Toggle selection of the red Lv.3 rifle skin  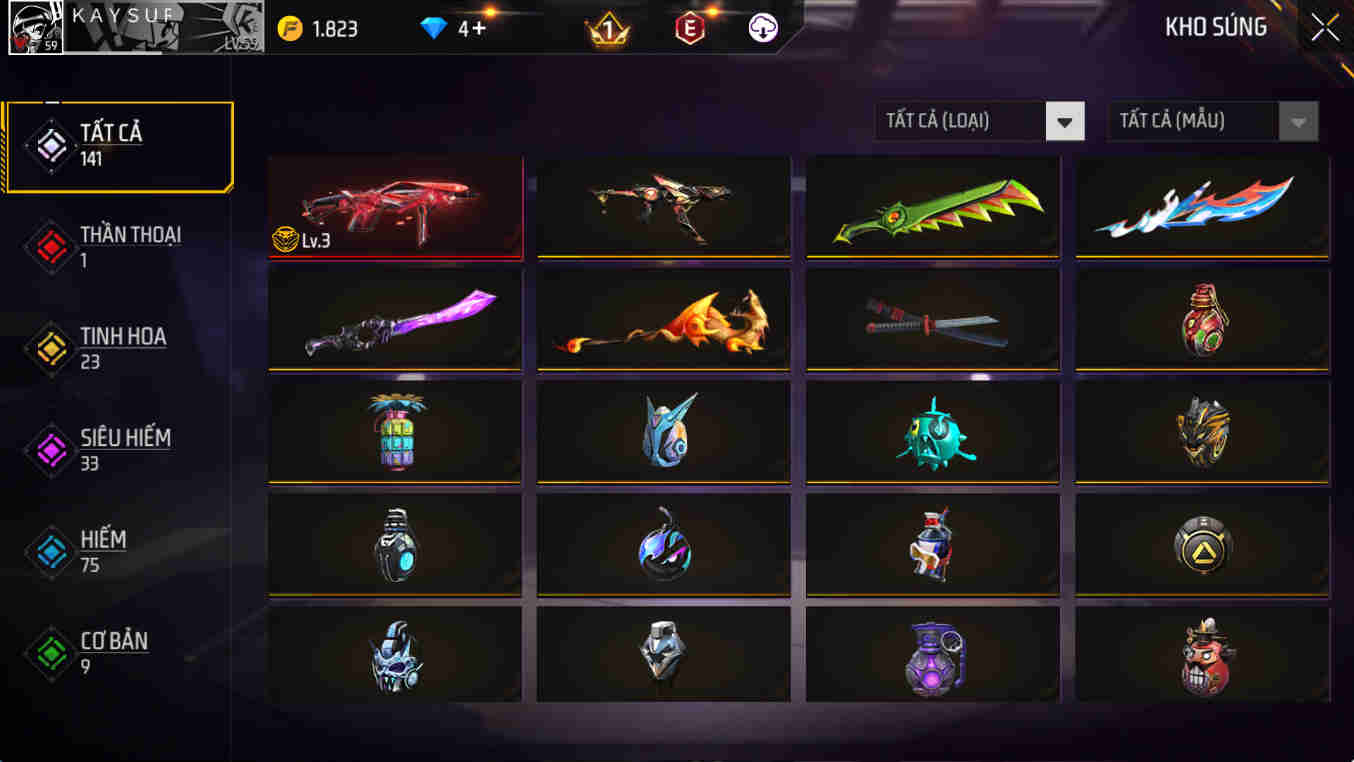394,207
